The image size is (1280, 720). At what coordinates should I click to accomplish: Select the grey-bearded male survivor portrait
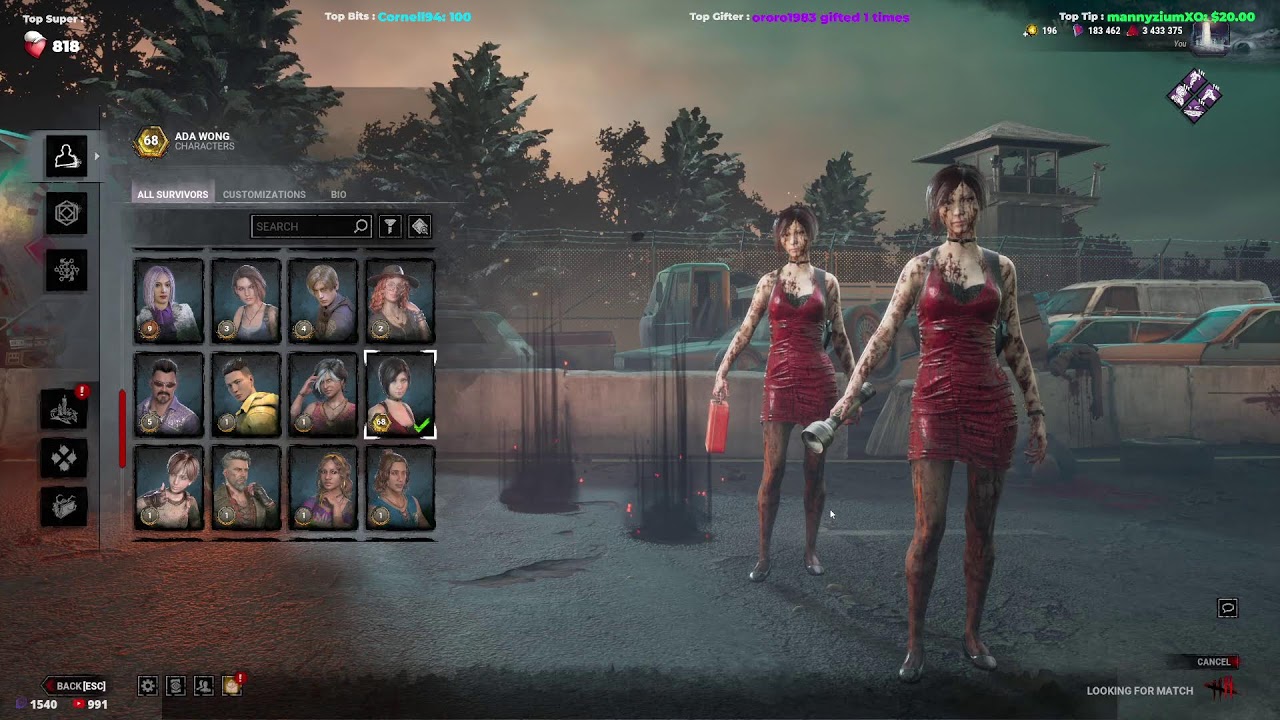246,488
